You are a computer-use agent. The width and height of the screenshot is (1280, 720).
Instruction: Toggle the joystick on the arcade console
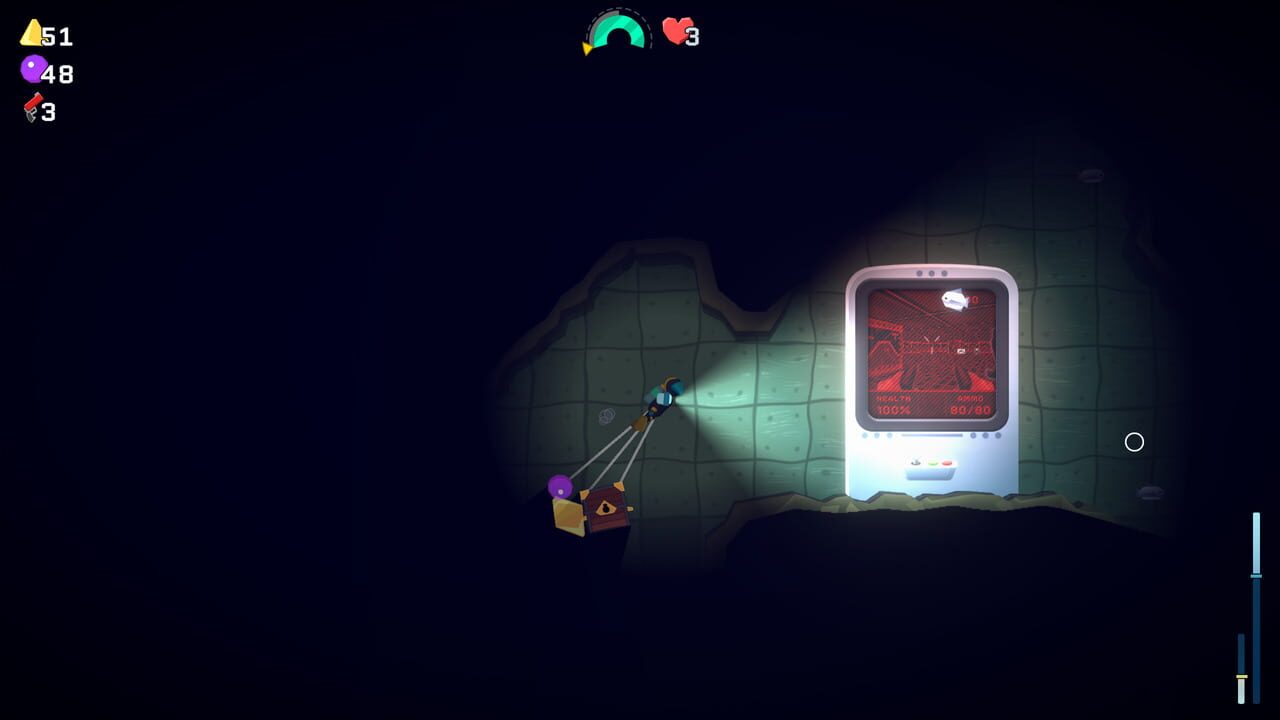[915, 462]
